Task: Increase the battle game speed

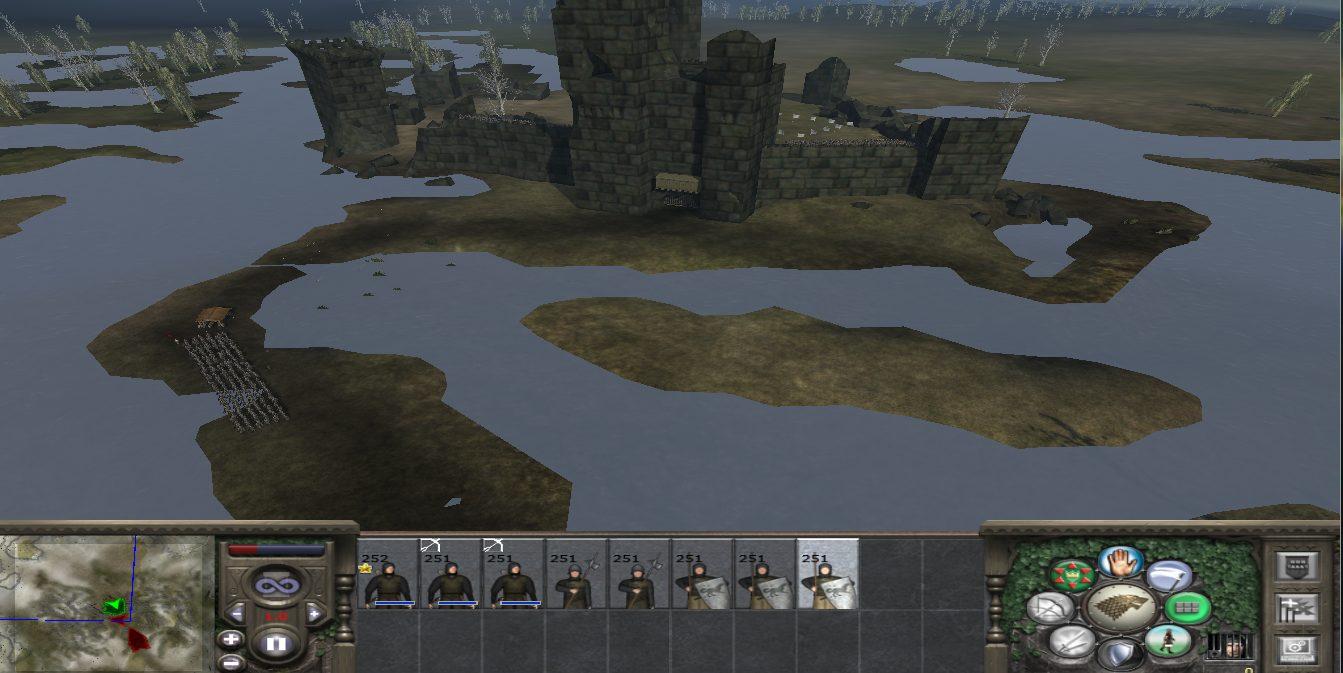Action: click(313, 612)
